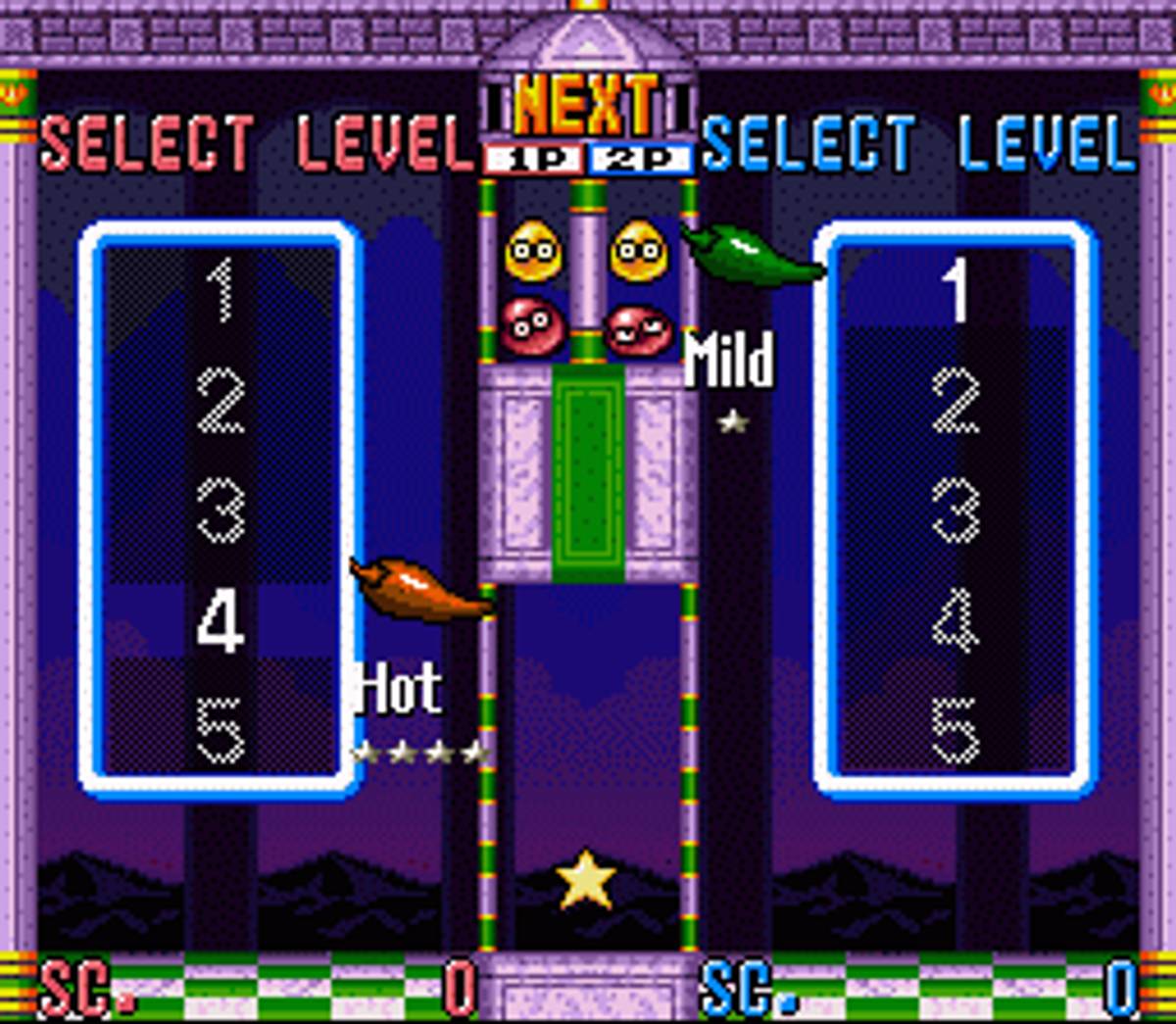This screenshot has width=1176, height=1024.
Task: Choose level 2 in the blue player's list
Action: tap(955, 402)
